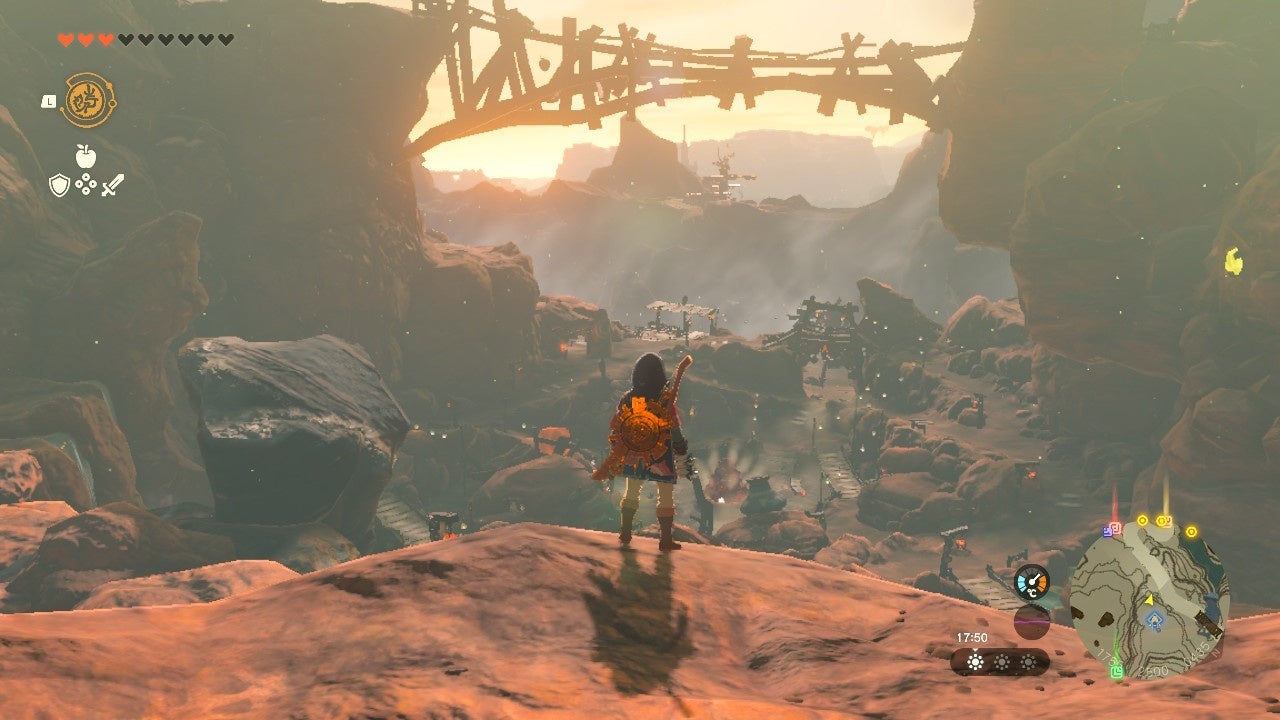Click the yellow waypoint circle above the minimap
This screenshot has width=1280, height=720.
coord(1142,520)
